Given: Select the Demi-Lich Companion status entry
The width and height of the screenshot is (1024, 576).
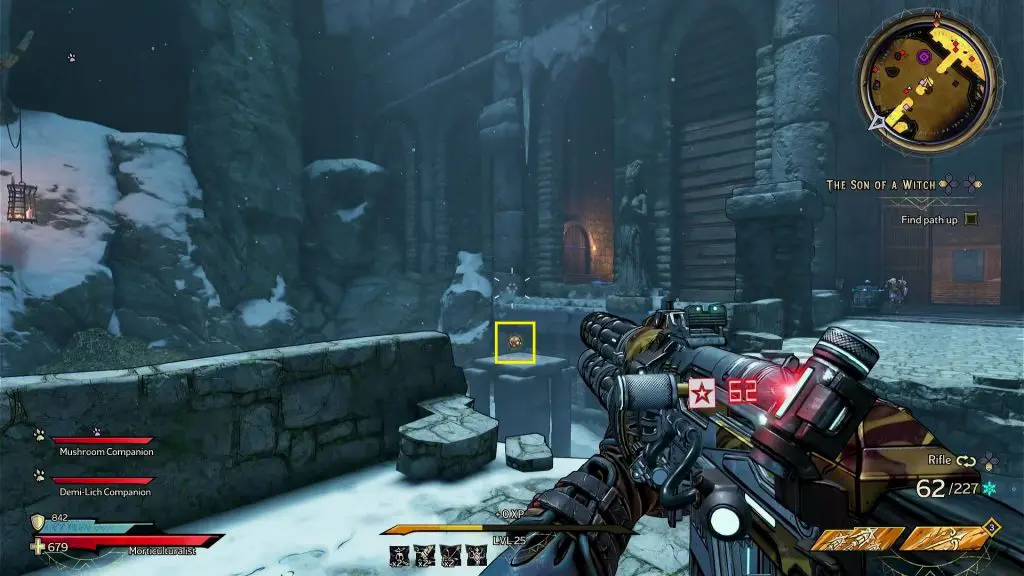Looking at the screenshot, I should (x=104, y=491).
